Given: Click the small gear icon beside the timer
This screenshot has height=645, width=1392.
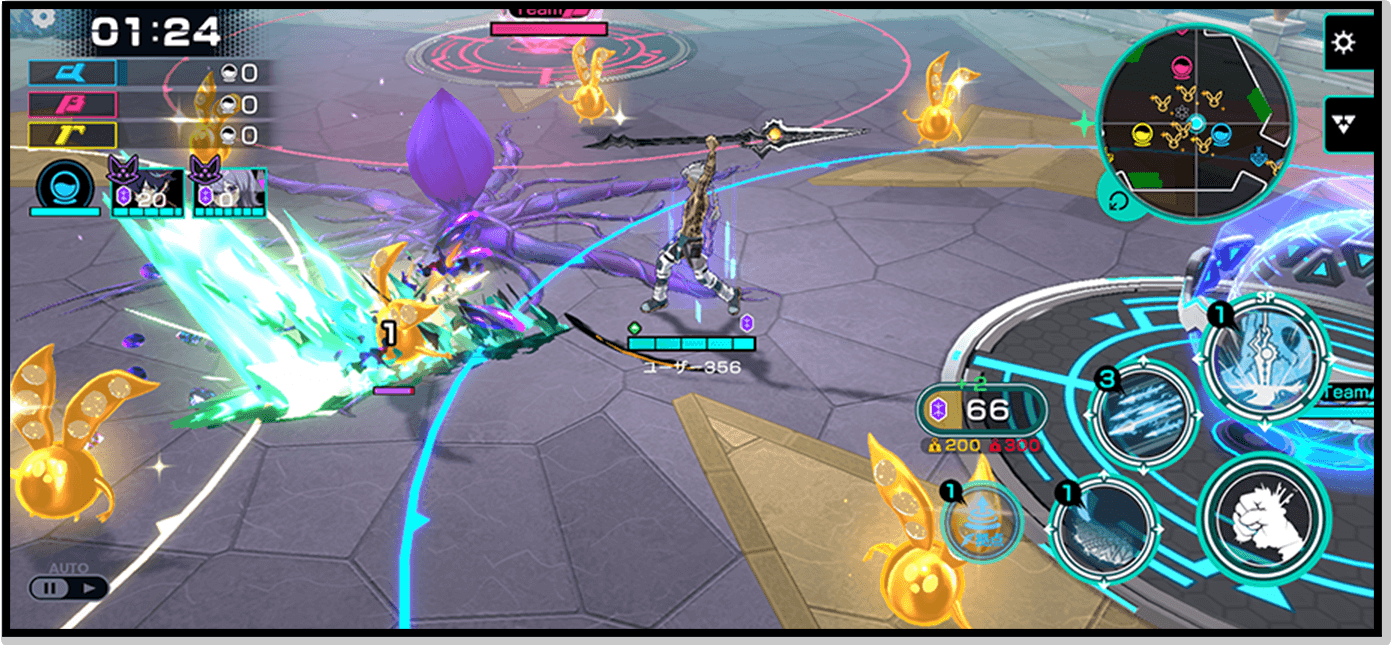Looking at the screenshot, I should coord(42,17).
